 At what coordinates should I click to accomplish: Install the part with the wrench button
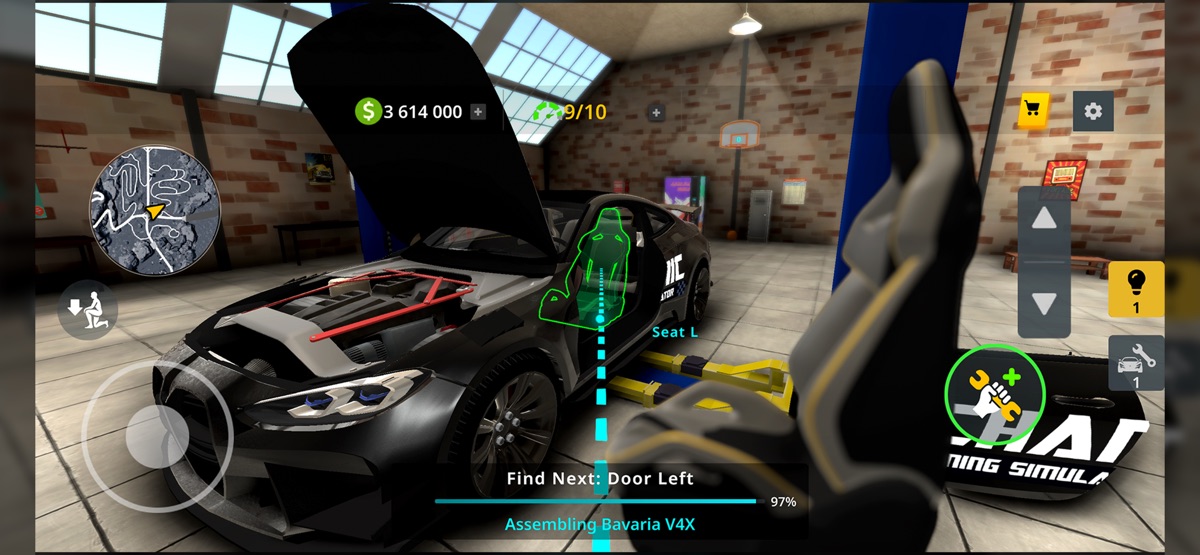point(995,391)
